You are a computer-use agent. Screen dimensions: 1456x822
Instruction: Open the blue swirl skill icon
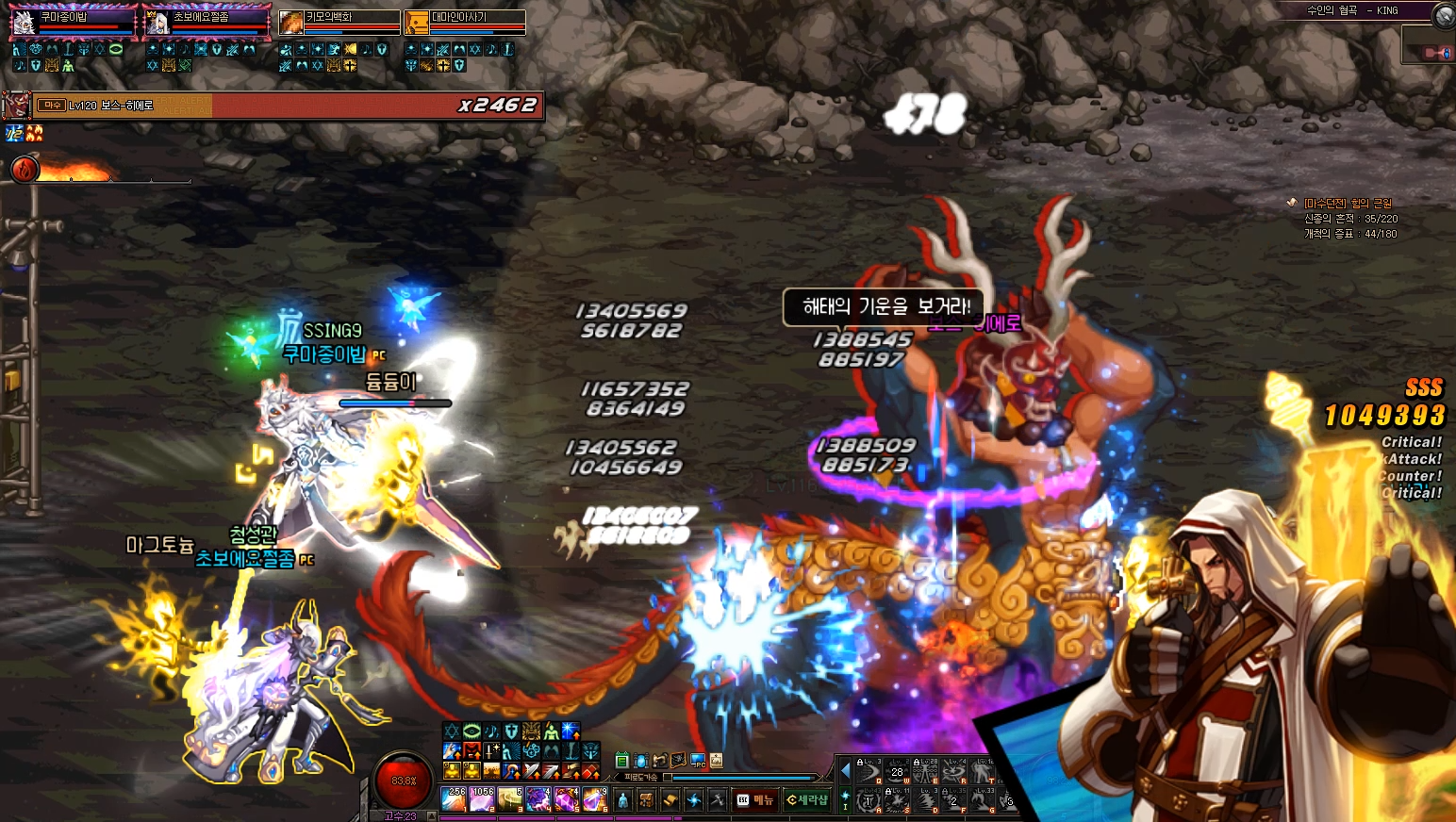(x=694, y=800)
